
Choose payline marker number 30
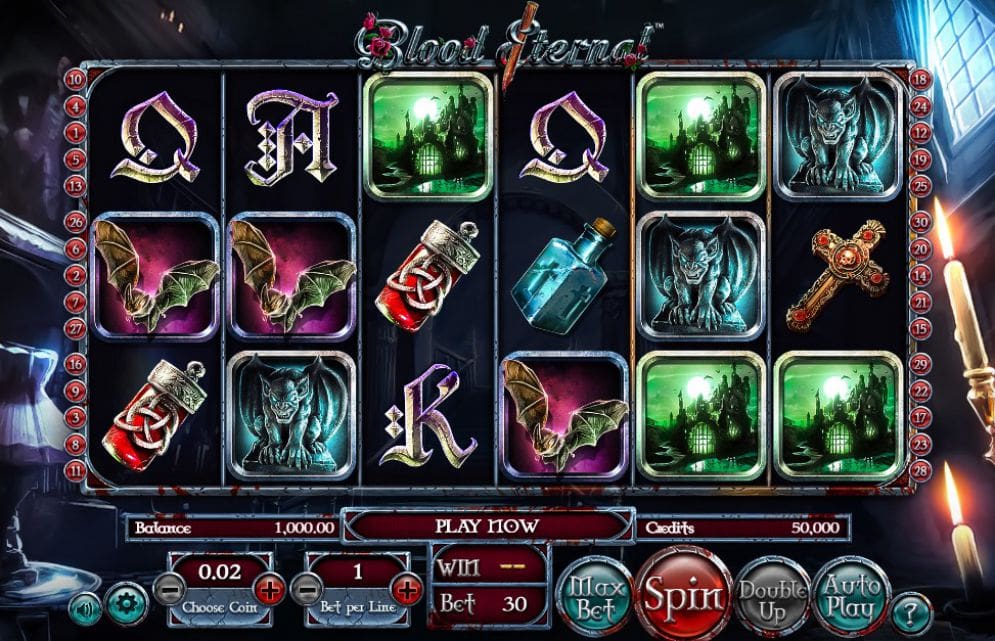click(x=921, y=222)
